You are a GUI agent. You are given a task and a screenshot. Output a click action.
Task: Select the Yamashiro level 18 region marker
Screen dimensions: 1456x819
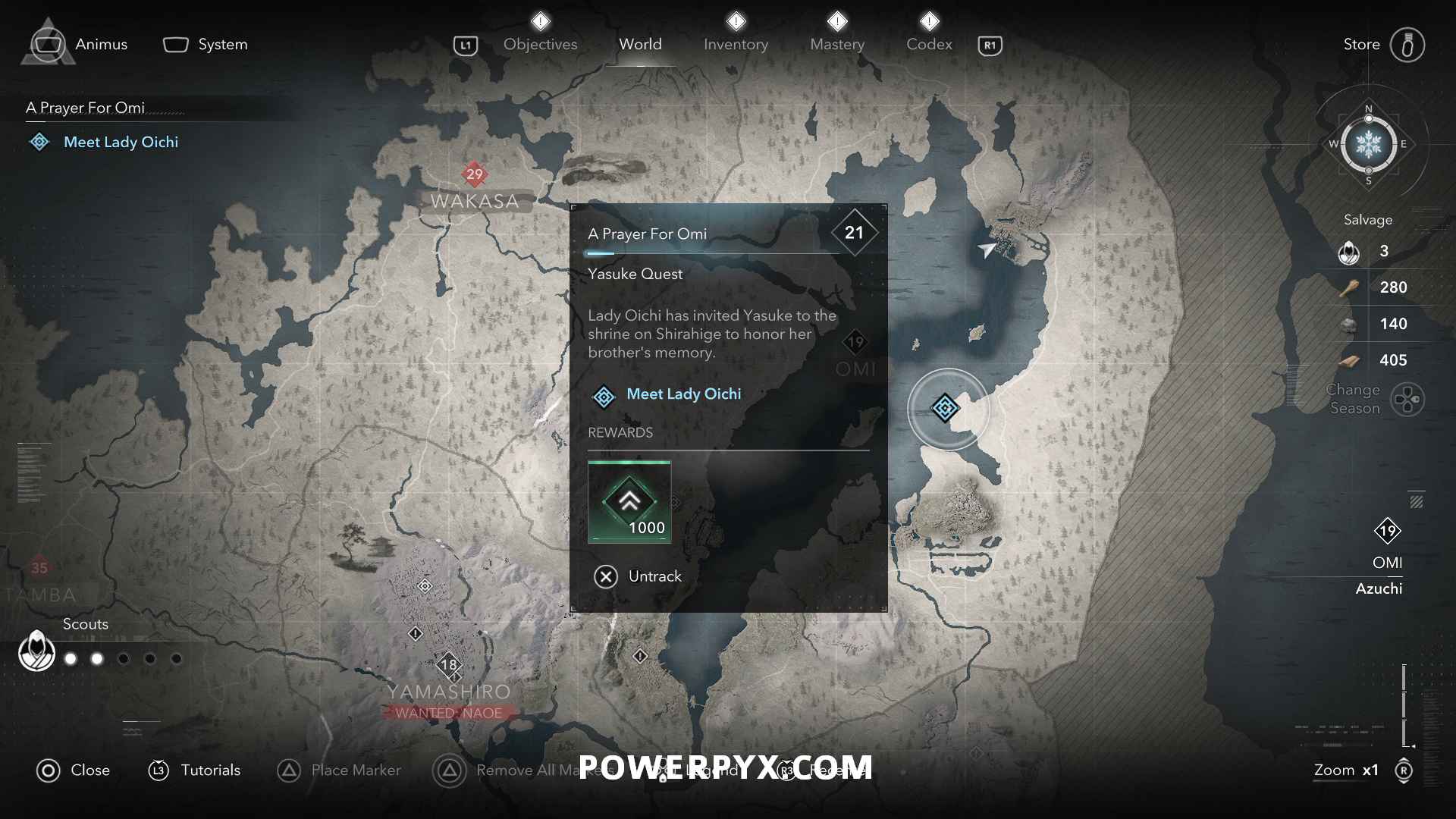click(x=449, y=665)
